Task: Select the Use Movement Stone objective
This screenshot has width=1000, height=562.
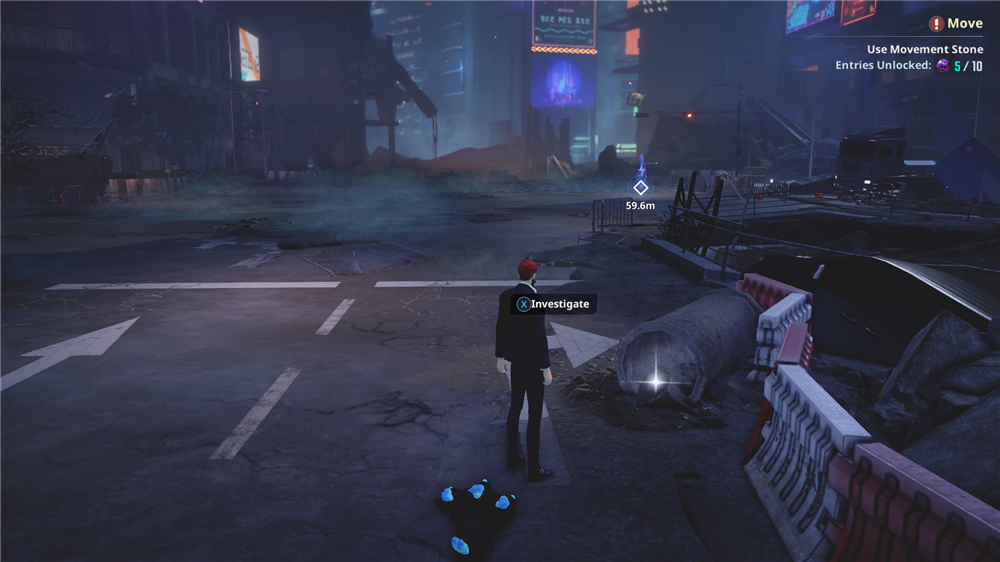Action: 925,49
